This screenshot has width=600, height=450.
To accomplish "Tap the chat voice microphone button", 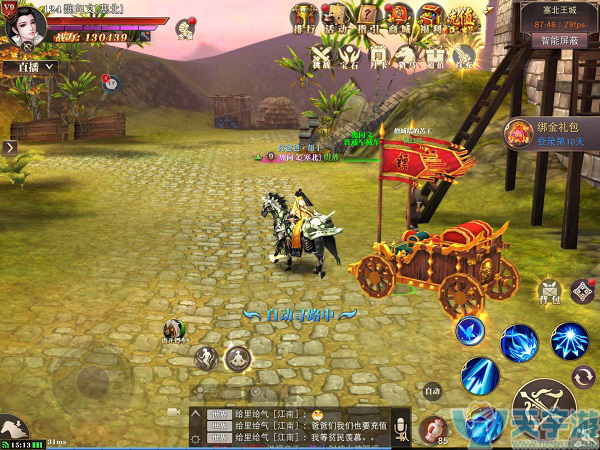I will click(x=401, y=428).
